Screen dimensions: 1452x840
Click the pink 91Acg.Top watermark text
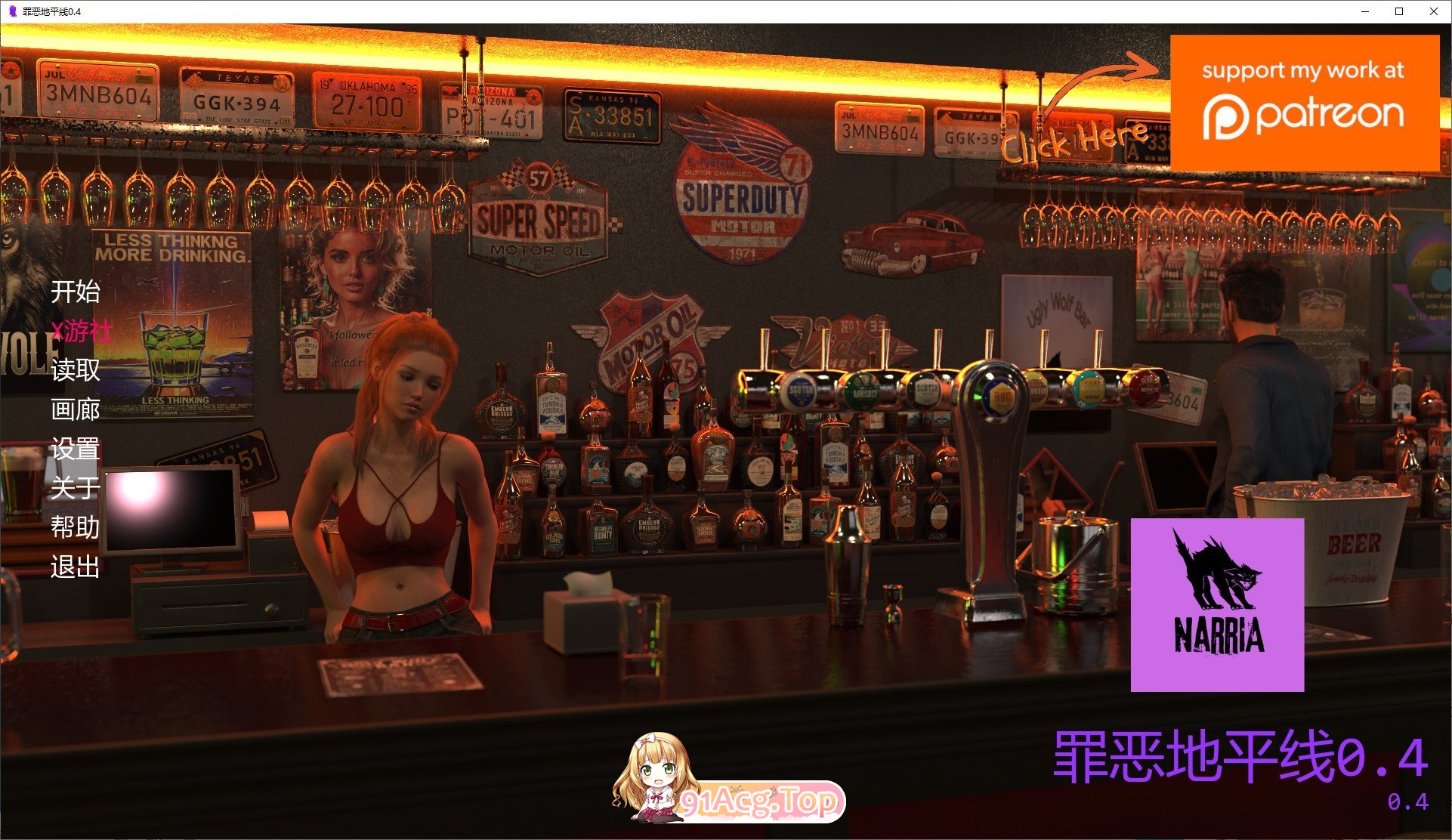point(763,801)
